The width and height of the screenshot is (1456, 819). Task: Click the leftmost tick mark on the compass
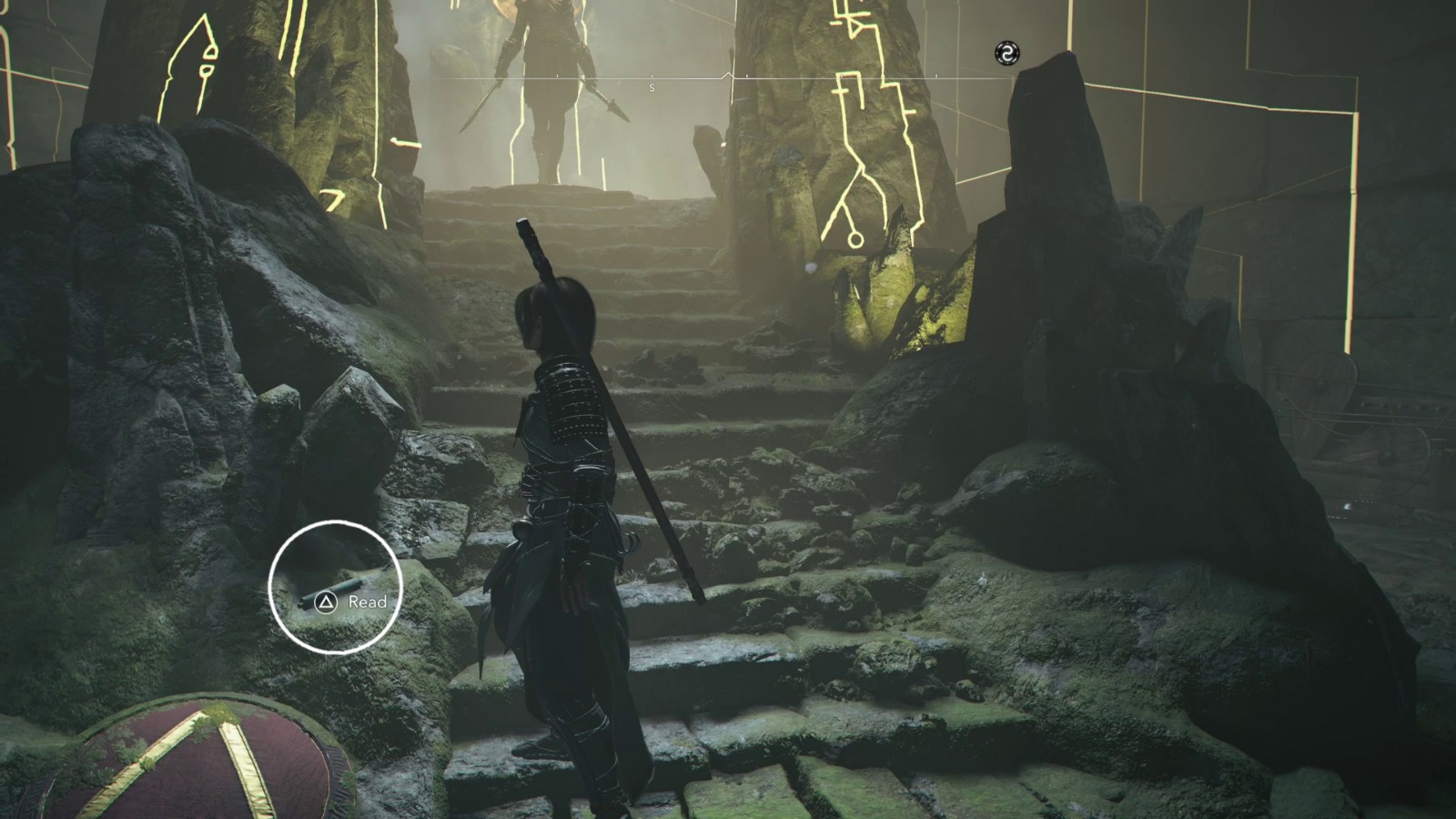557,76
